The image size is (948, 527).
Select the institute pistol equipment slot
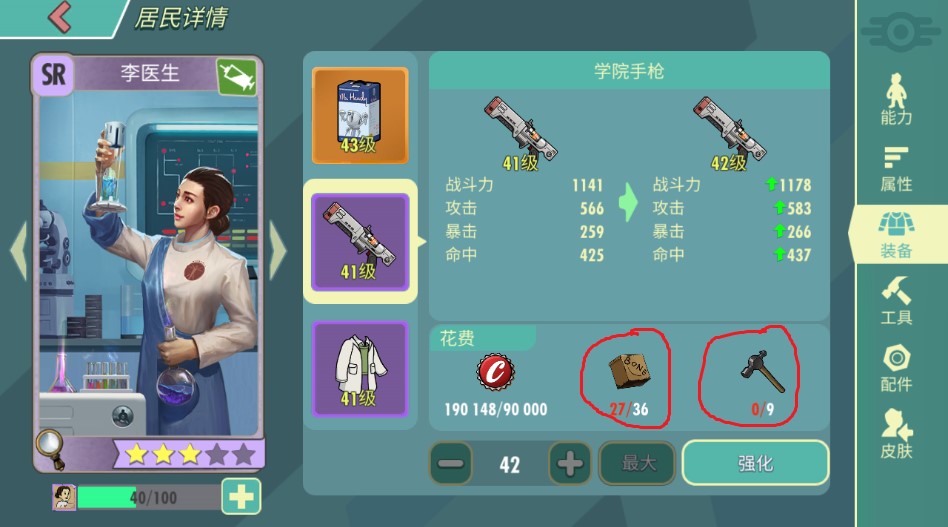coord(360,241)
